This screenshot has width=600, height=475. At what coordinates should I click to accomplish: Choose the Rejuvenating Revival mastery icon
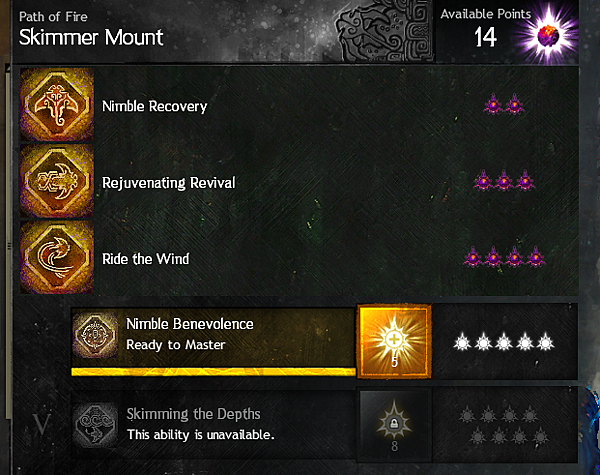click(x=58, y=182)
